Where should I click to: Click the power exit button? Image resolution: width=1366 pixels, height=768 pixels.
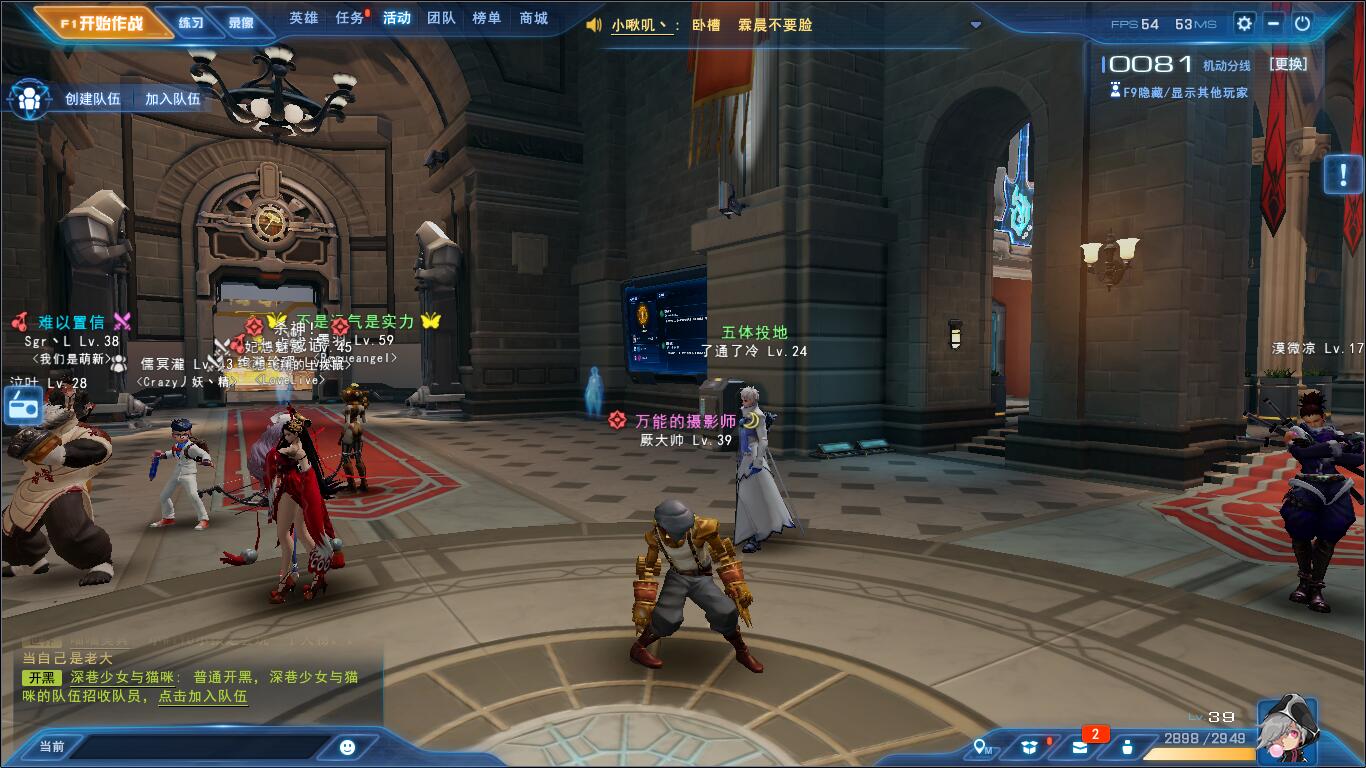pos(1302,23)
